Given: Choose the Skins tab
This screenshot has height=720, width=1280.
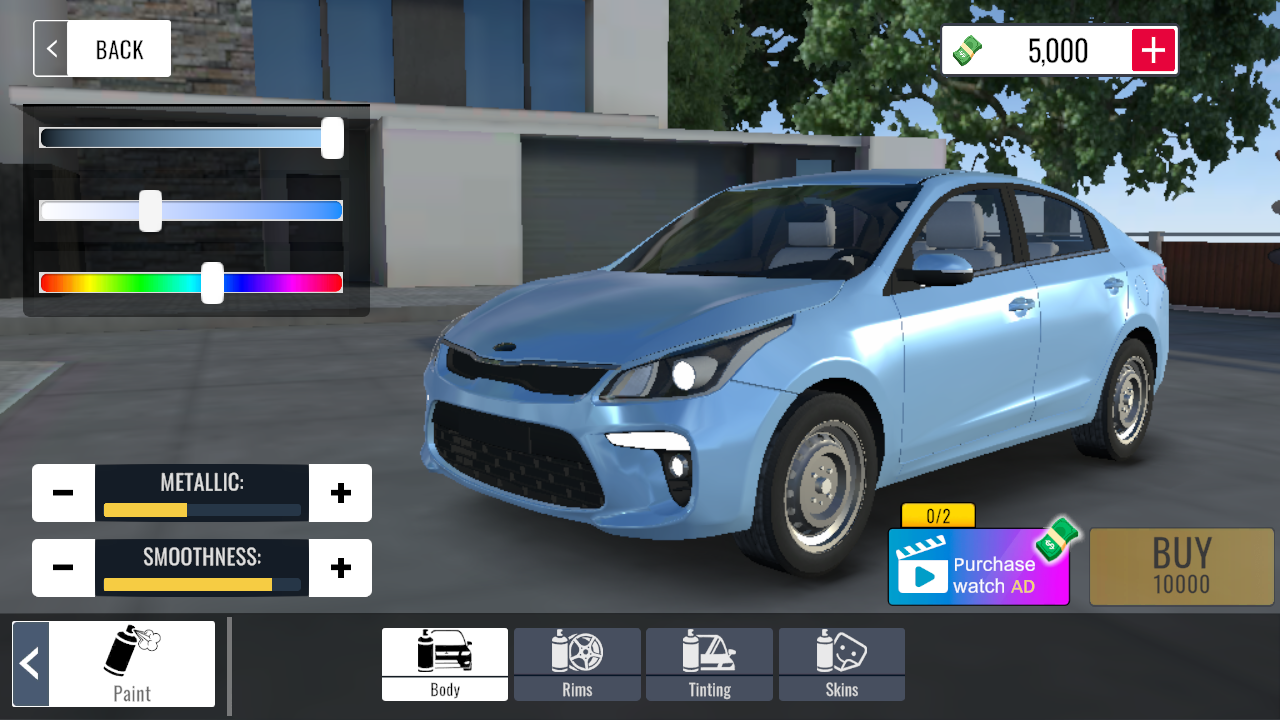Looking at the screenshot, I should click(841, 664).
